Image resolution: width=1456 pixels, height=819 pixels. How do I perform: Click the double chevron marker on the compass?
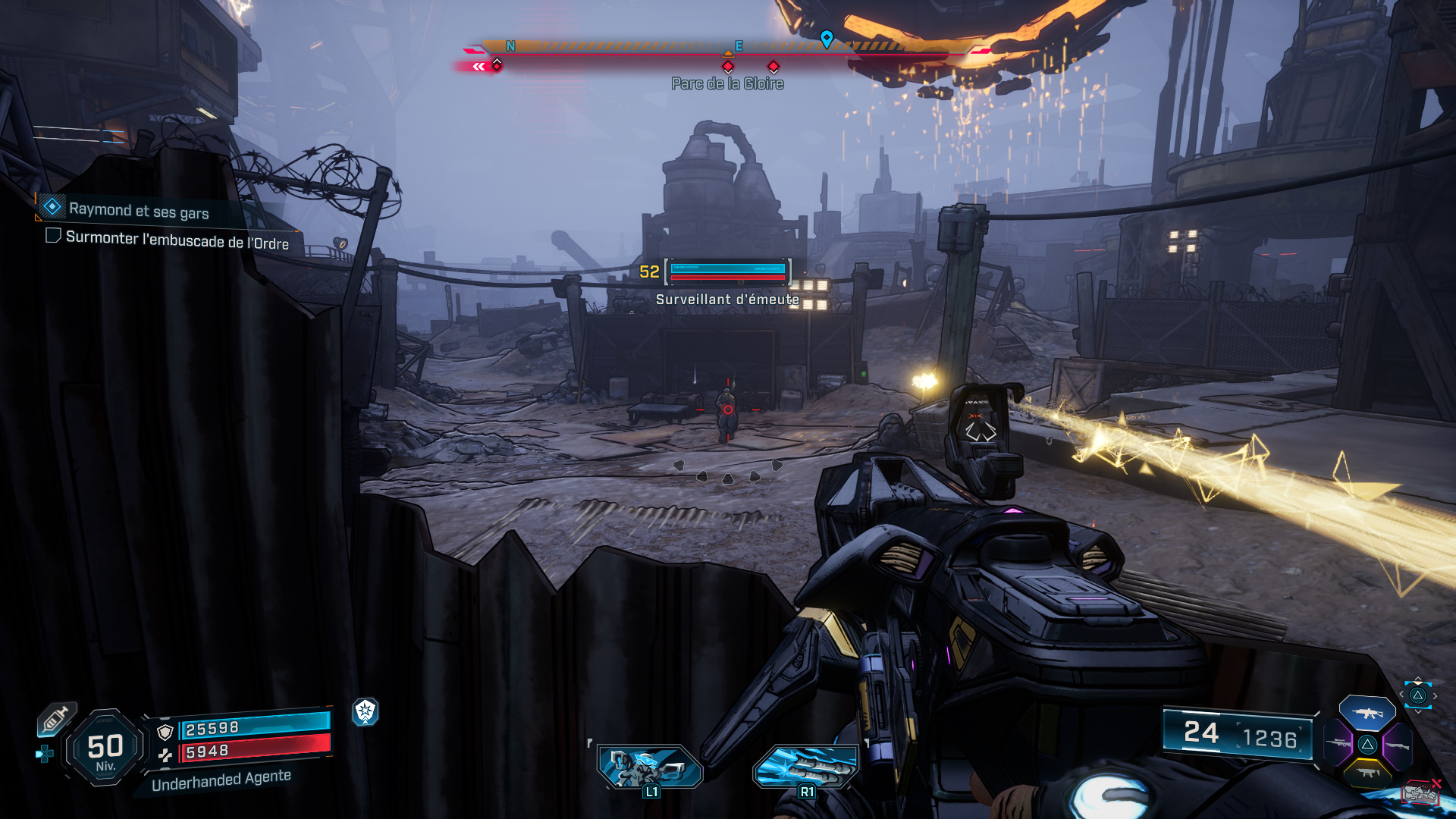coord(478,67)
